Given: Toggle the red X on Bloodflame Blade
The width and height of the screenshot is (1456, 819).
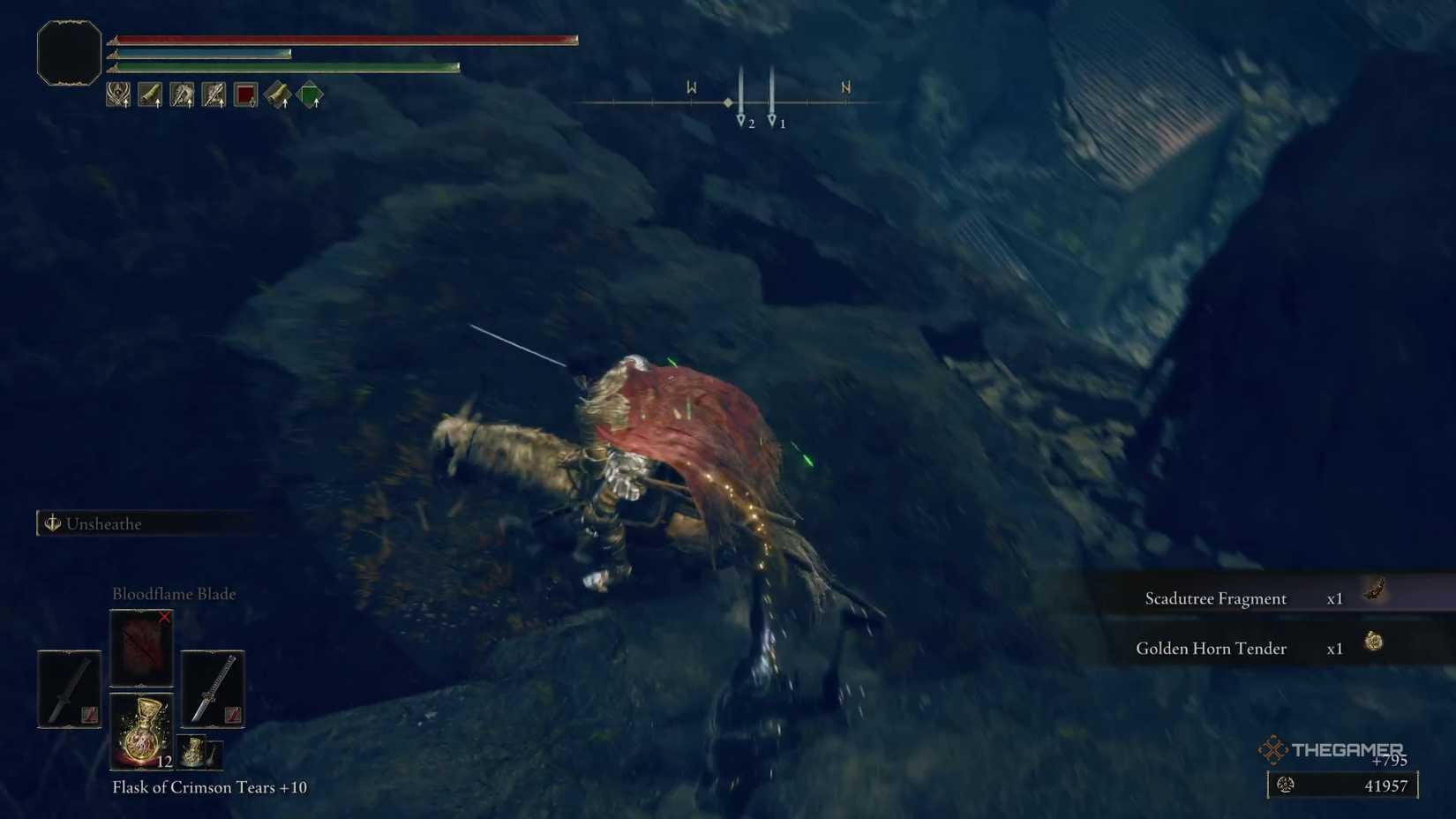Looking at the screenshot, I should (164, 618).
